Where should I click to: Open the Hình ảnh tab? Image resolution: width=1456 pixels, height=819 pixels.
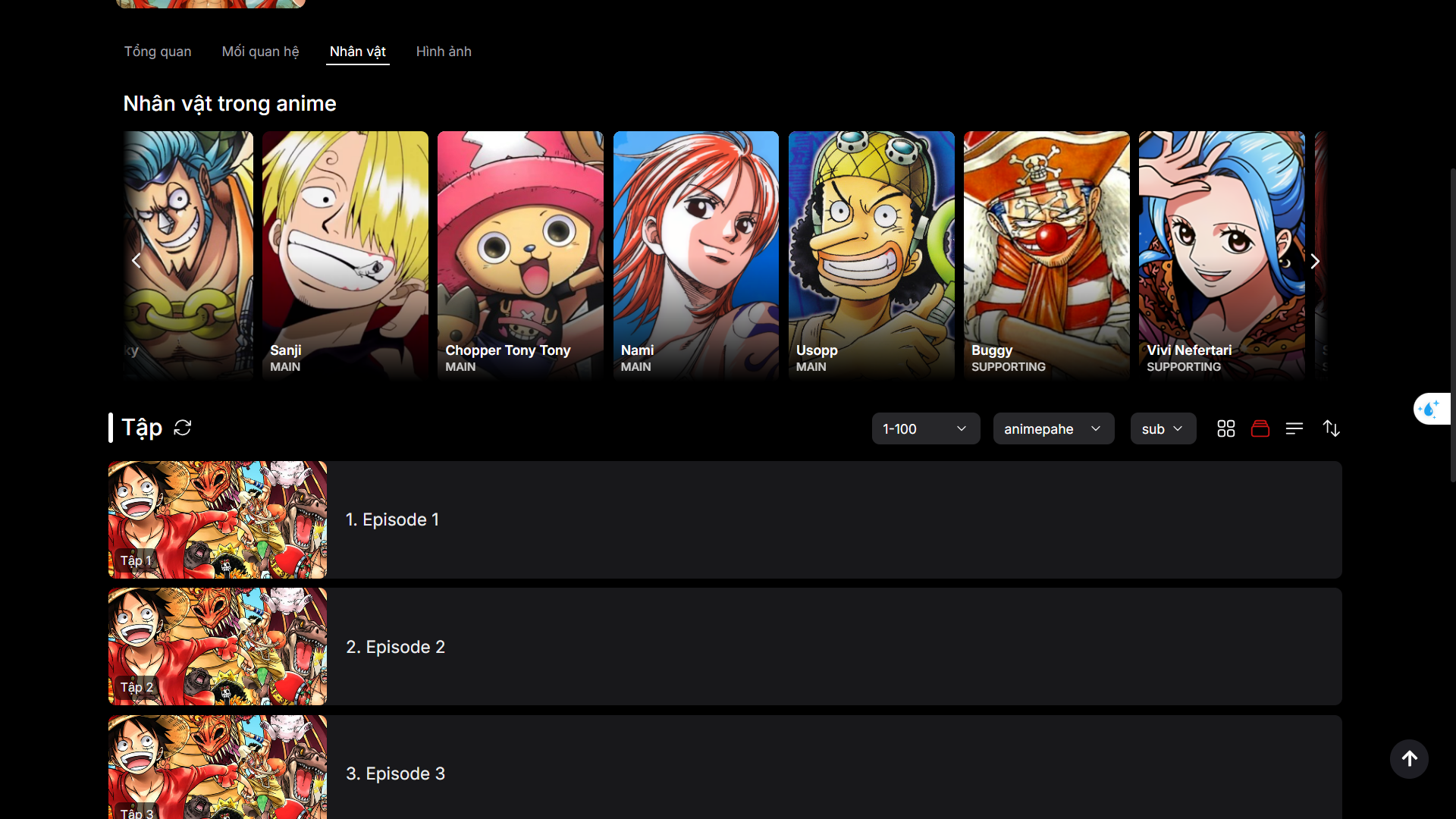[x=443, y=52]
